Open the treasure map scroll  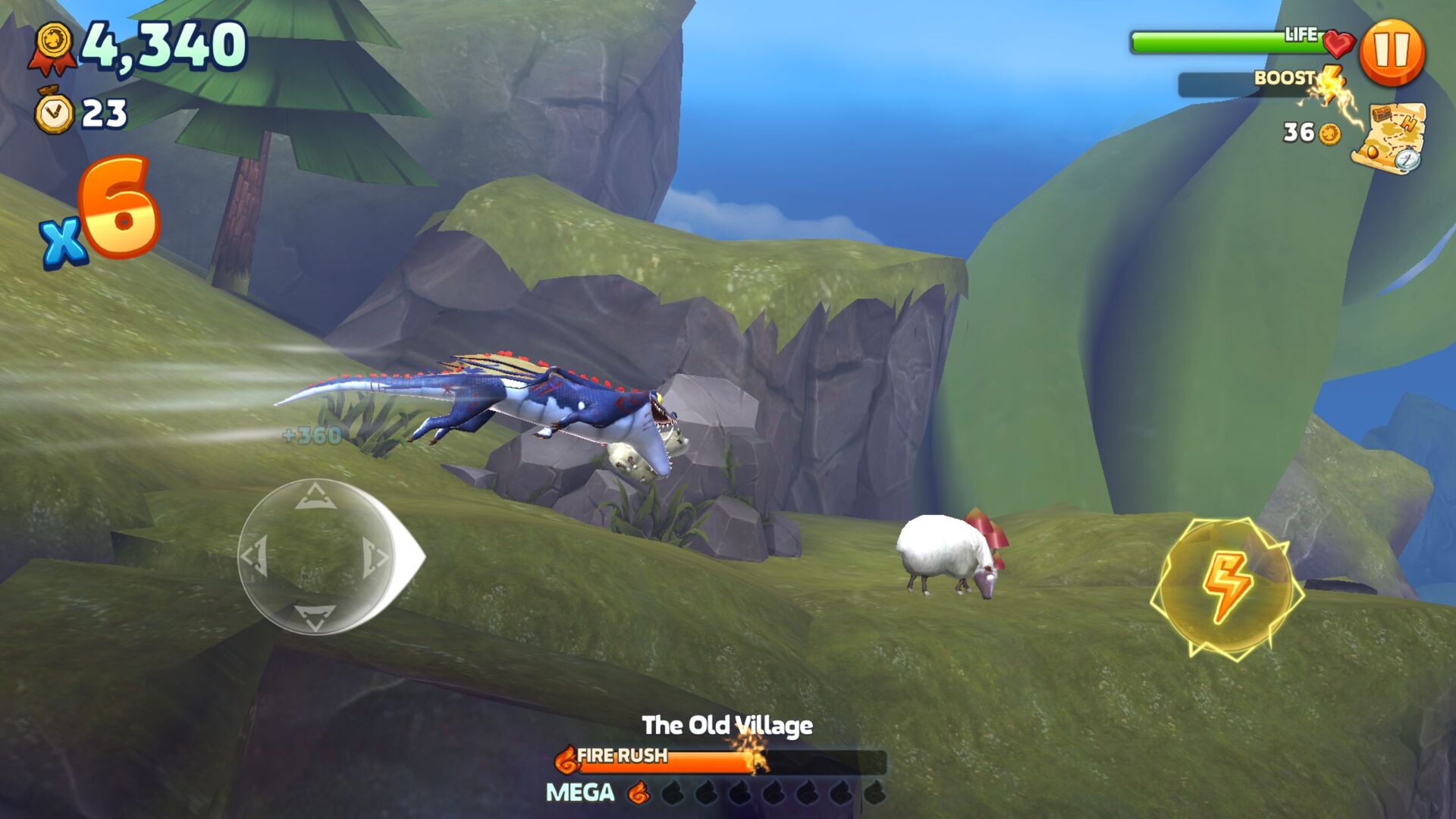(x=1389, y=138)
